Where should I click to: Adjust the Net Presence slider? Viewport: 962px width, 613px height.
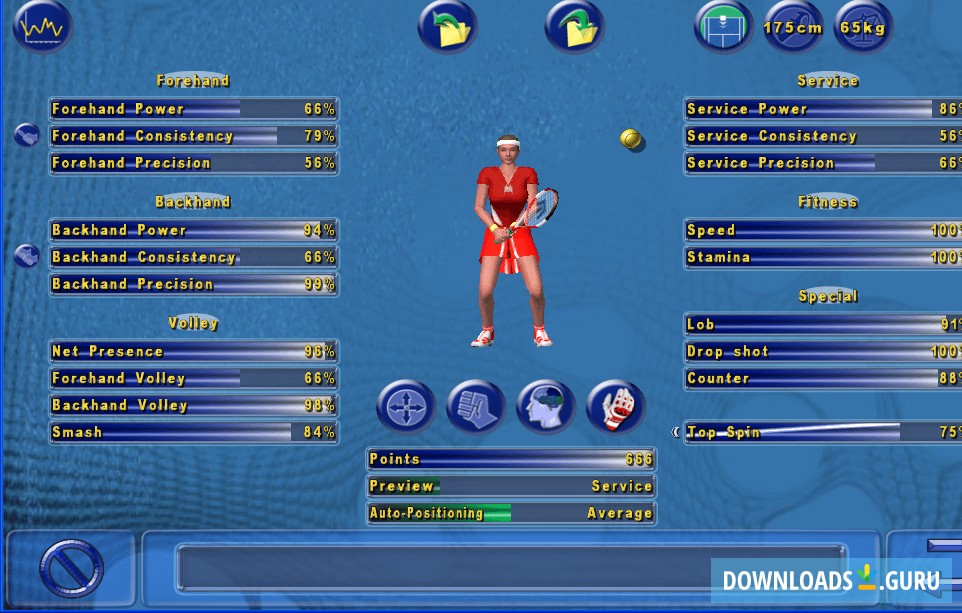point(193,352)
